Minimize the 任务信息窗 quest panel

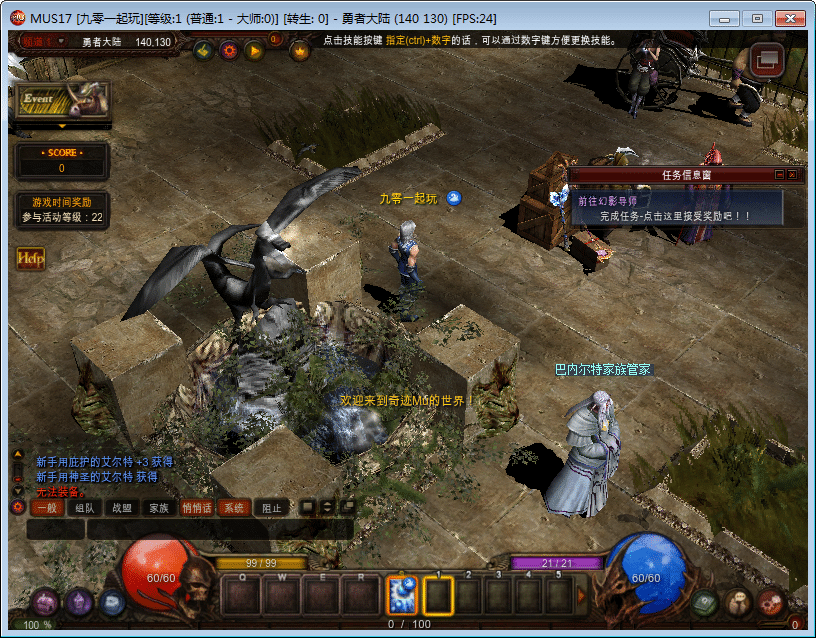pyautogui.click(x=779, y=174)
